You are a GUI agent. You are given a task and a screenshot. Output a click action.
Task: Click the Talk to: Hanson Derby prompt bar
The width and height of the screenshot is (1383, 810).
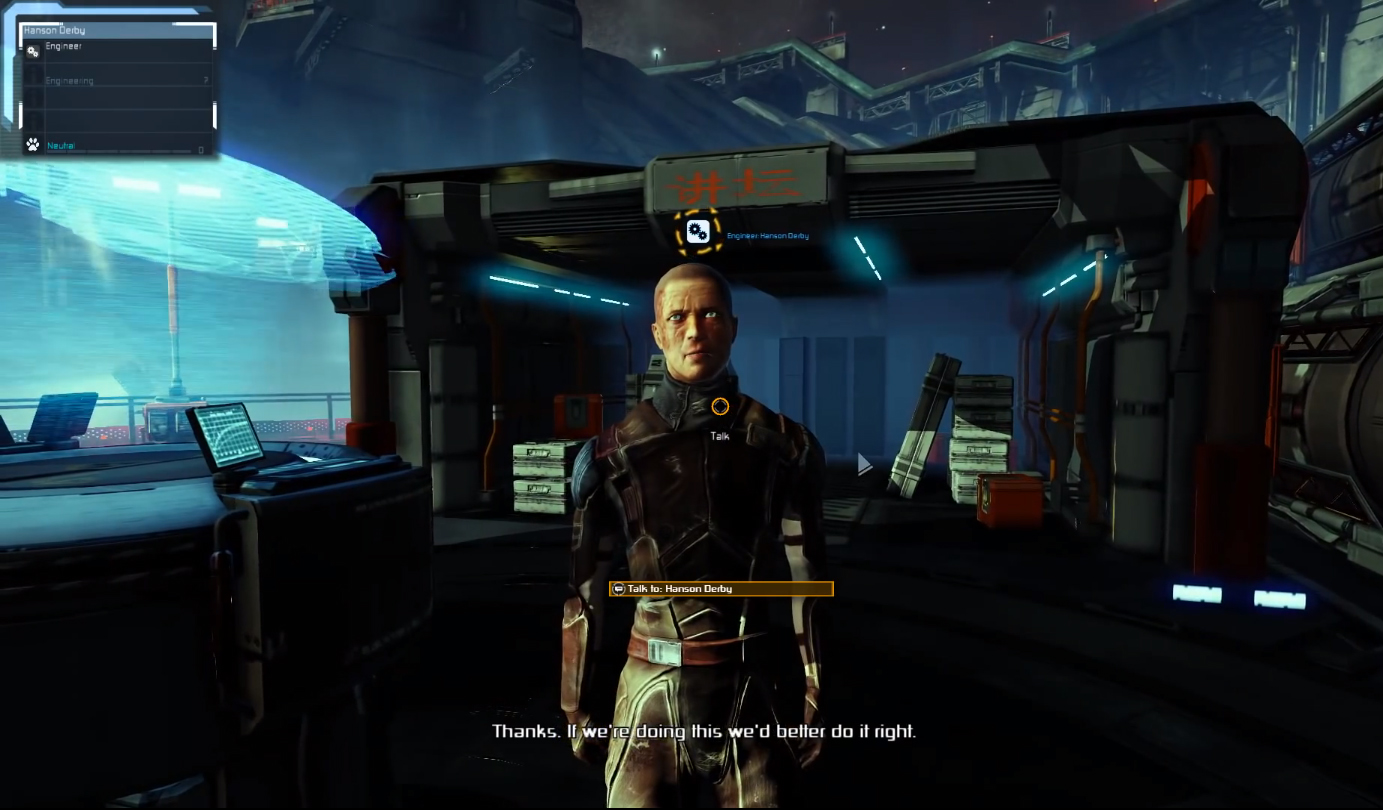pyautogui.click(x=721, y=589)
